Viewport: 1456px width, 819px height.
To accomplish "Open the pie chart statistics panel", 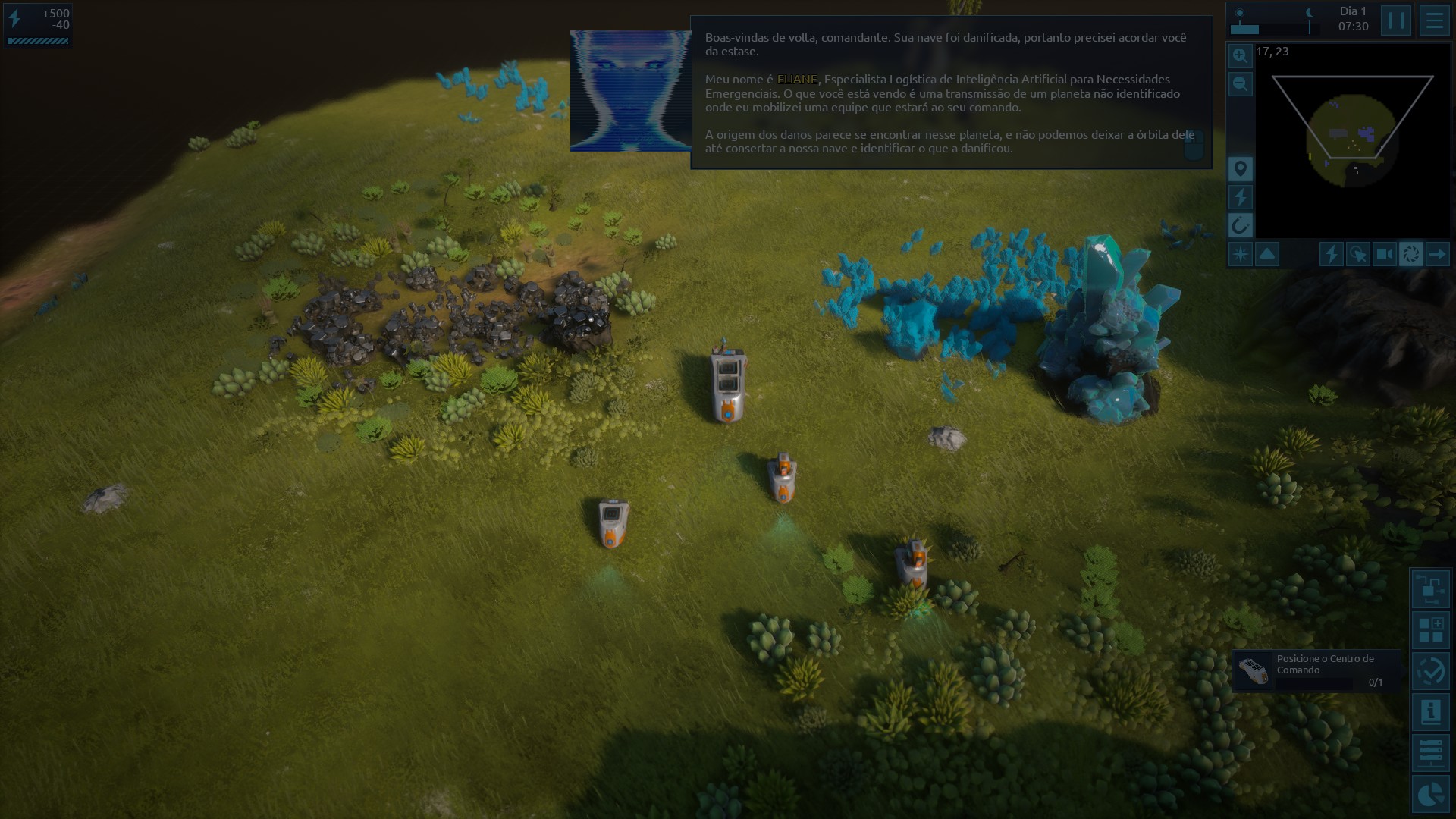I will (1431, 794).
